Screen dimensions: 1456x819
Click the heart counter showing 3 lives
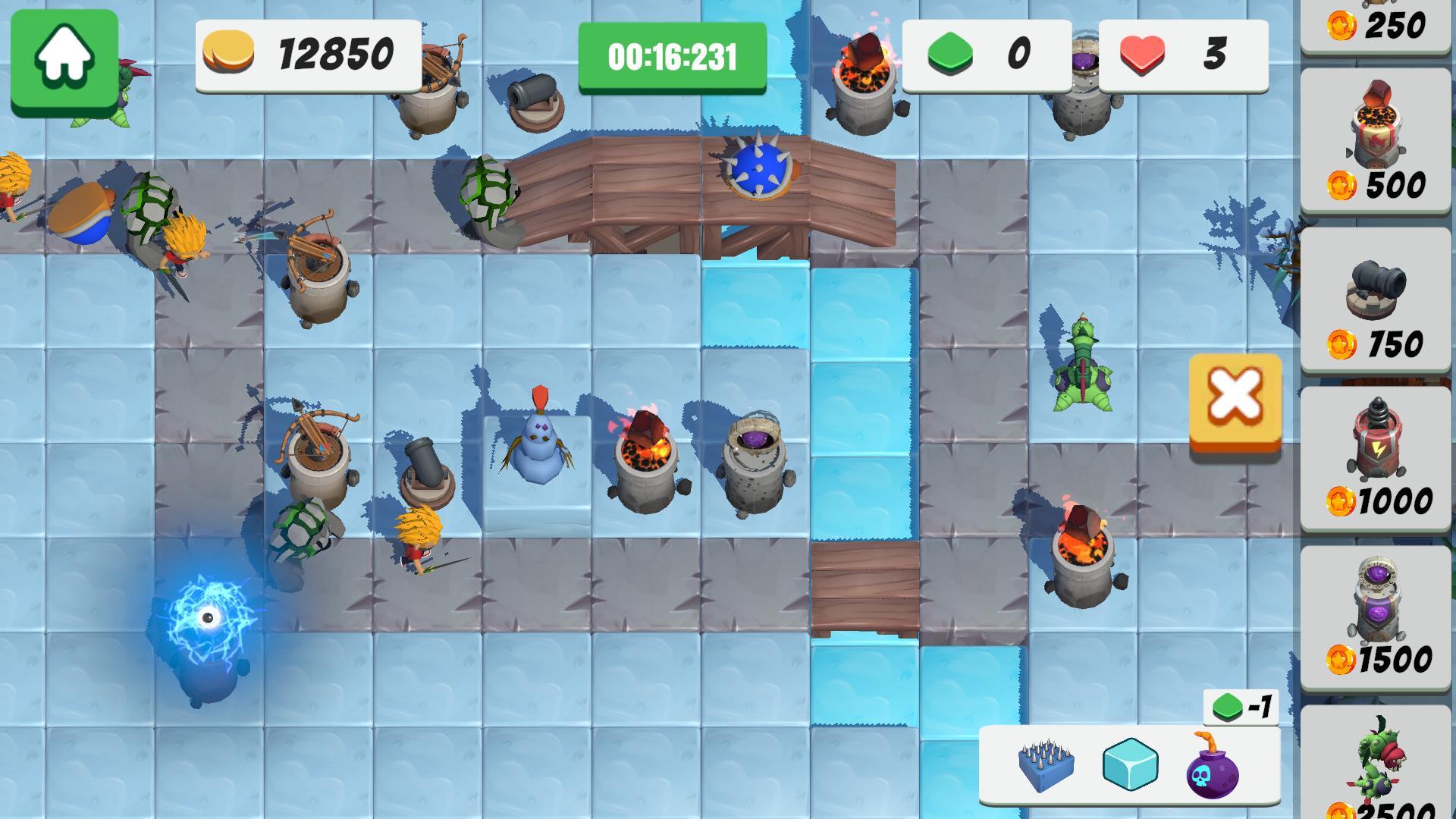(1183, 53)
